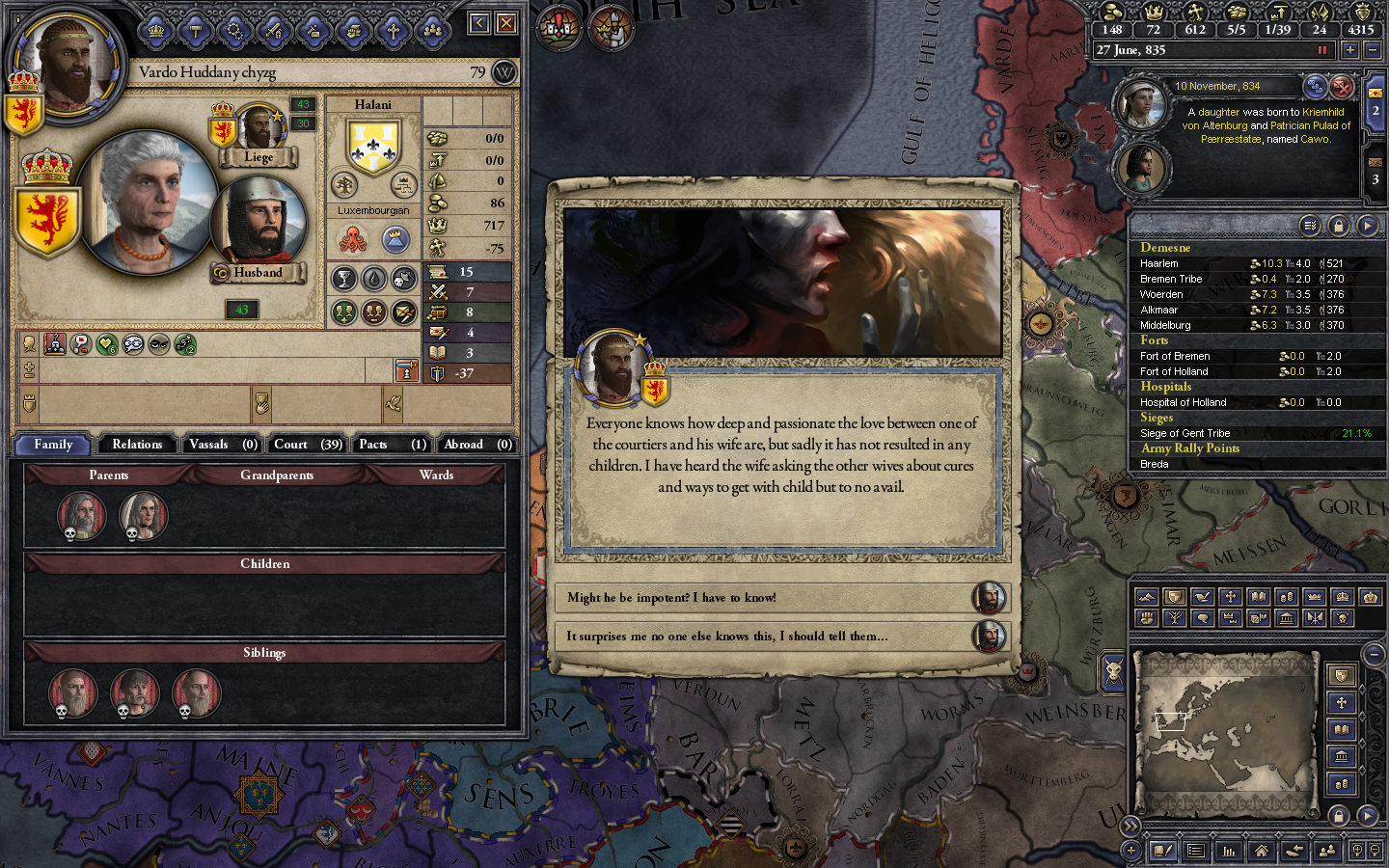The image size is (1389, 868).
Task: Lock the outliner with the padlock icon
Action: (x=1341, y=224)
